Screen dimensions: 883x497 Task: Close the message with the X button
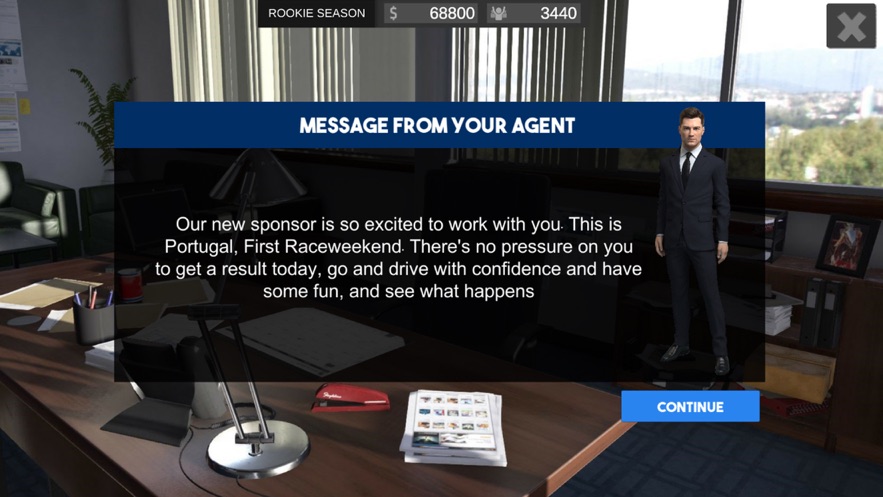pos(851,26)
